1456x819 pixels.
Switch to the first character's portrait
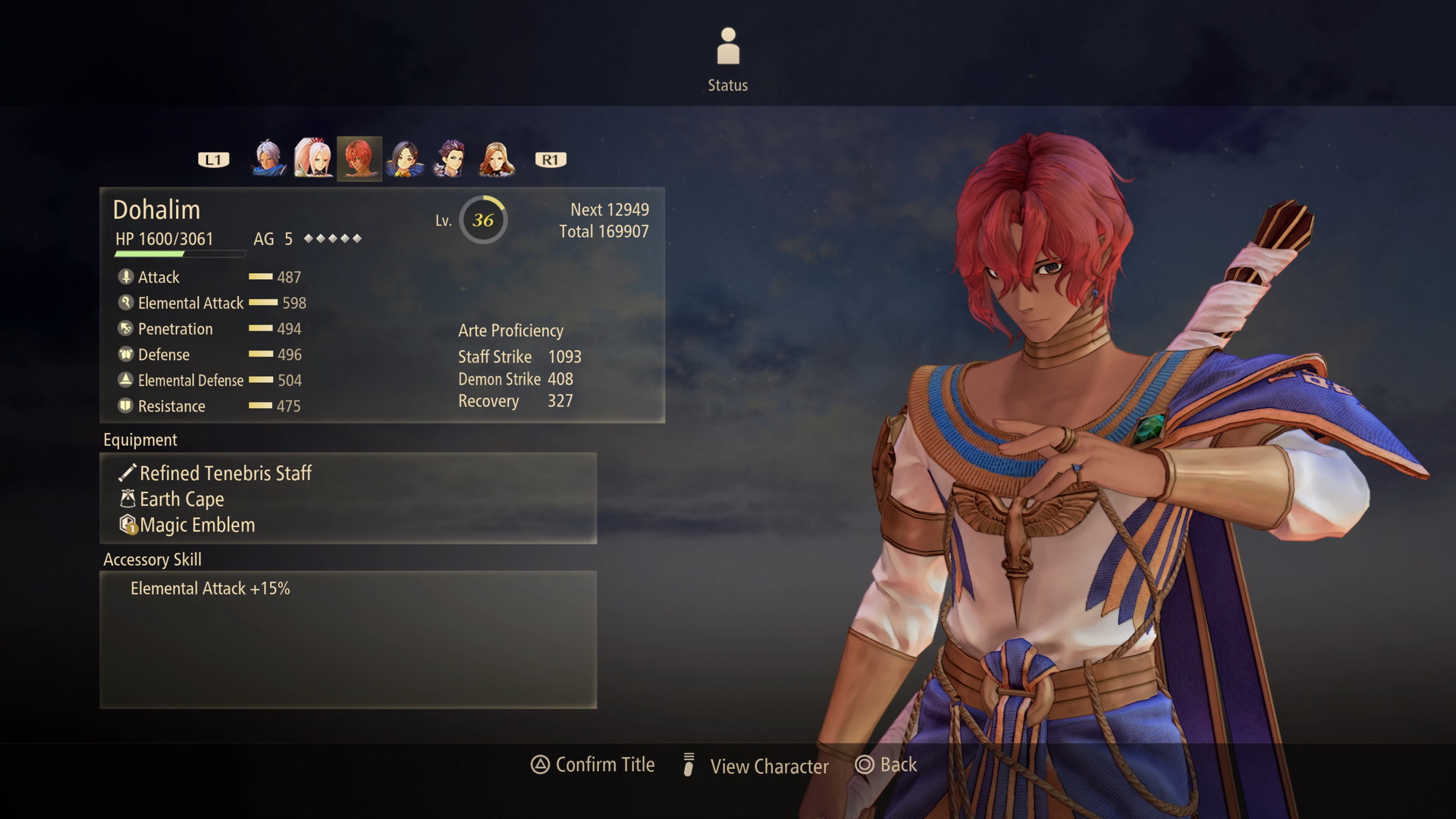click(x=267, y=157)
